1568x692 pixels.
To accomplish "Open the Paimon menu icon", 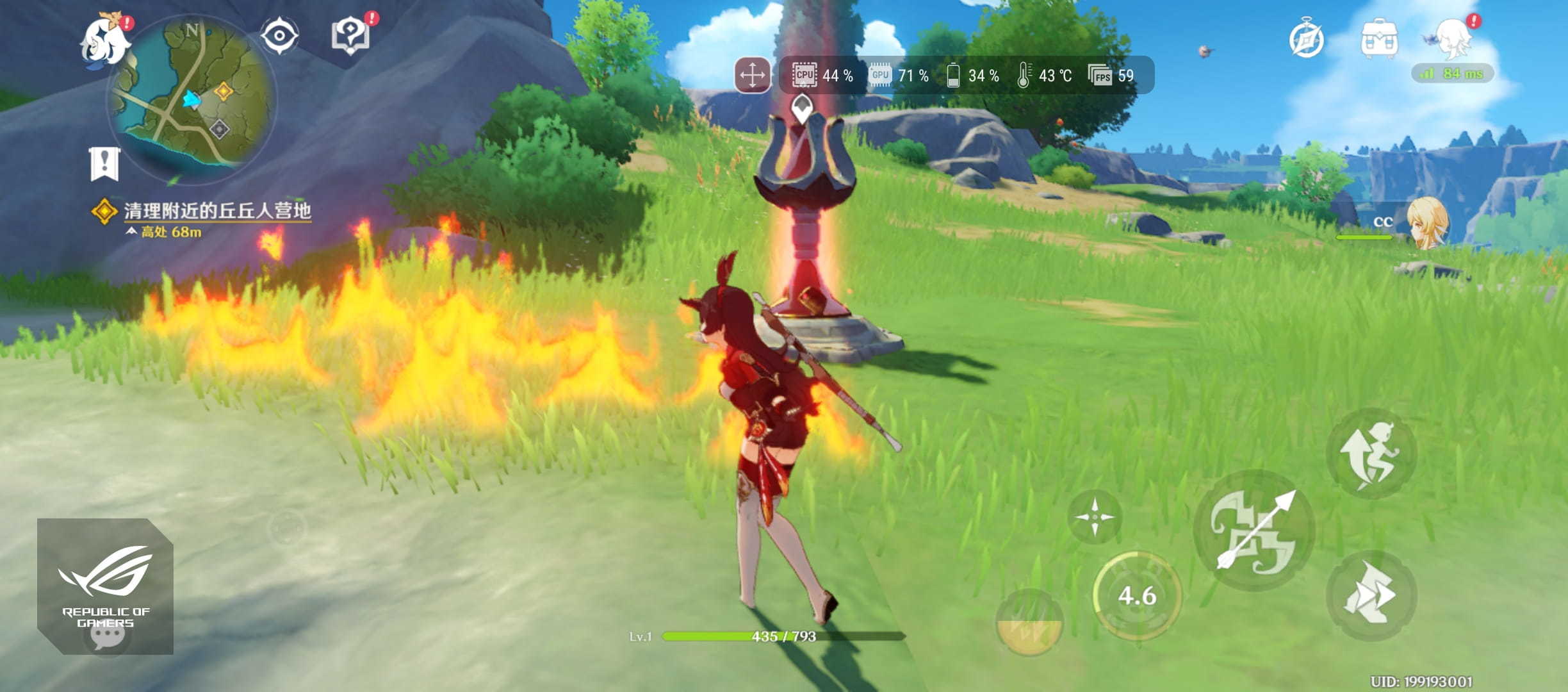I will (x=105, y=40).
